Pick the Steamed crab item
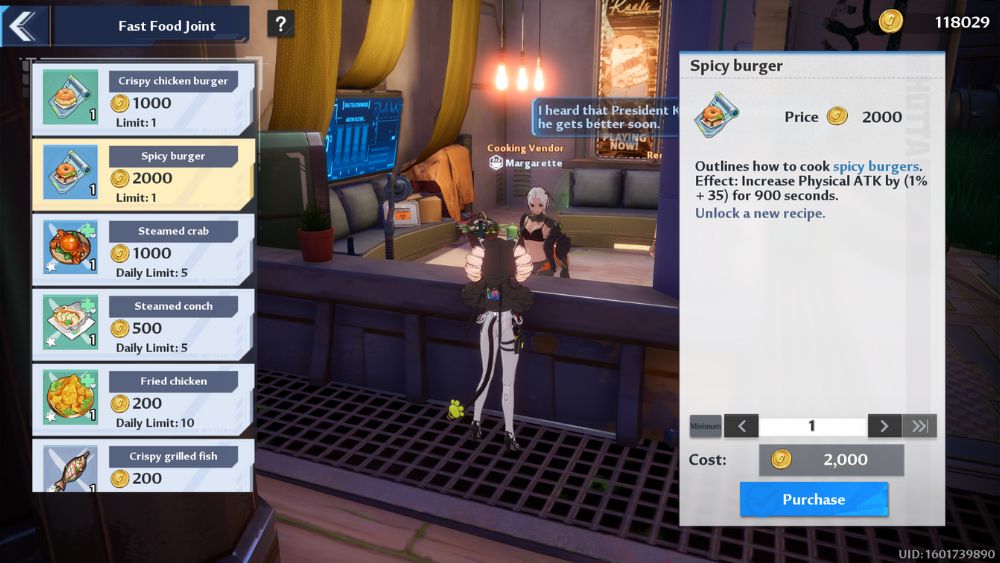This screenshot has height=563, width=1000. tap(143, 247)
